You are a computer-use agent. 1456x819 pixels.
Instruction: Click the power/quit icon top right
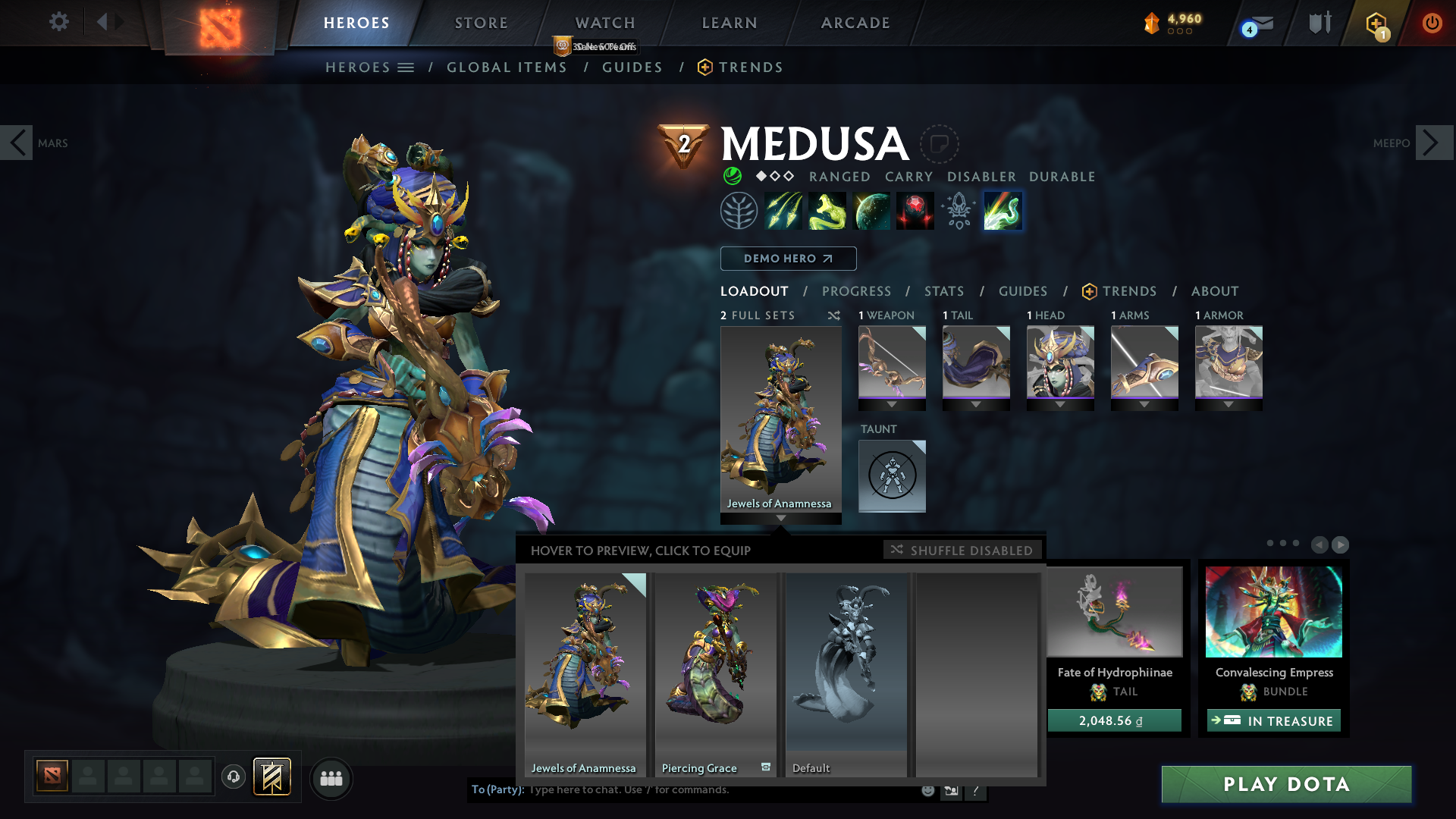pyautogui.click(x=1433, y=22)
